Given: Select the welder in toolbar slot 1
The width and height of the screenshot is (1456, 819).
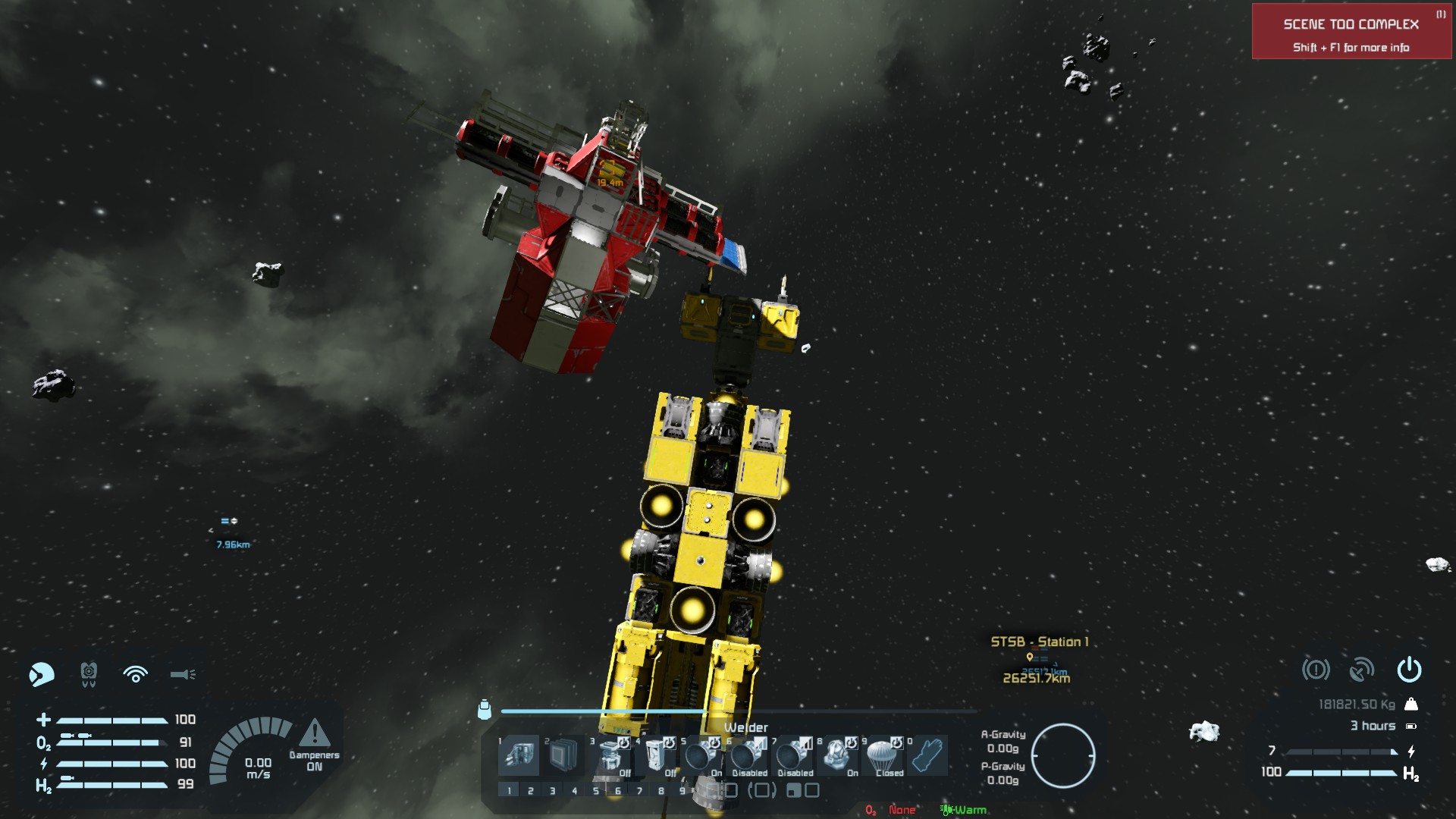Looking at the screenshot, I should pos(519,755).
